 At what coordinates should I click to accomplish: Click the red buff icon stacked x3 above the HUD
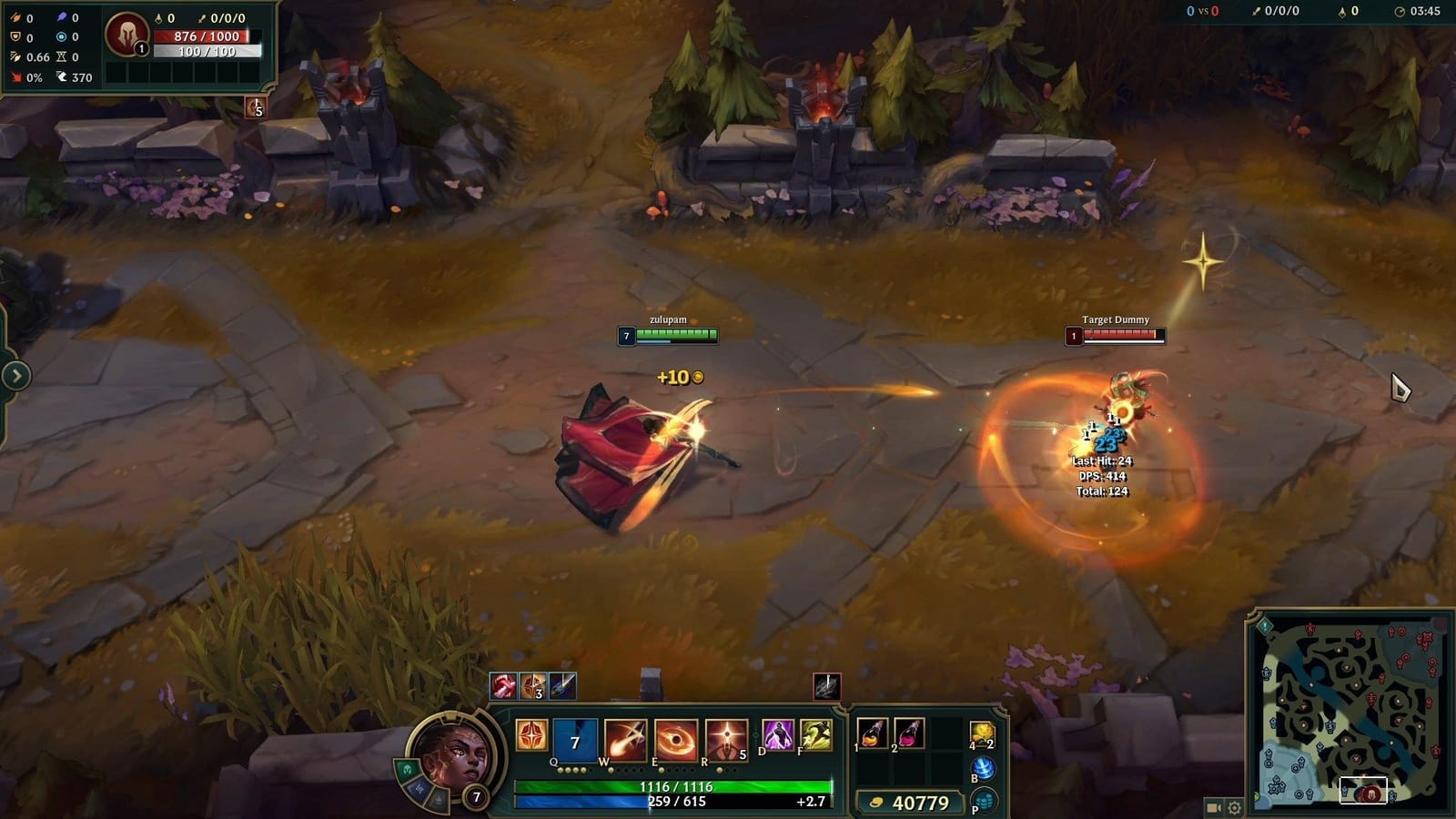point(531,686)
